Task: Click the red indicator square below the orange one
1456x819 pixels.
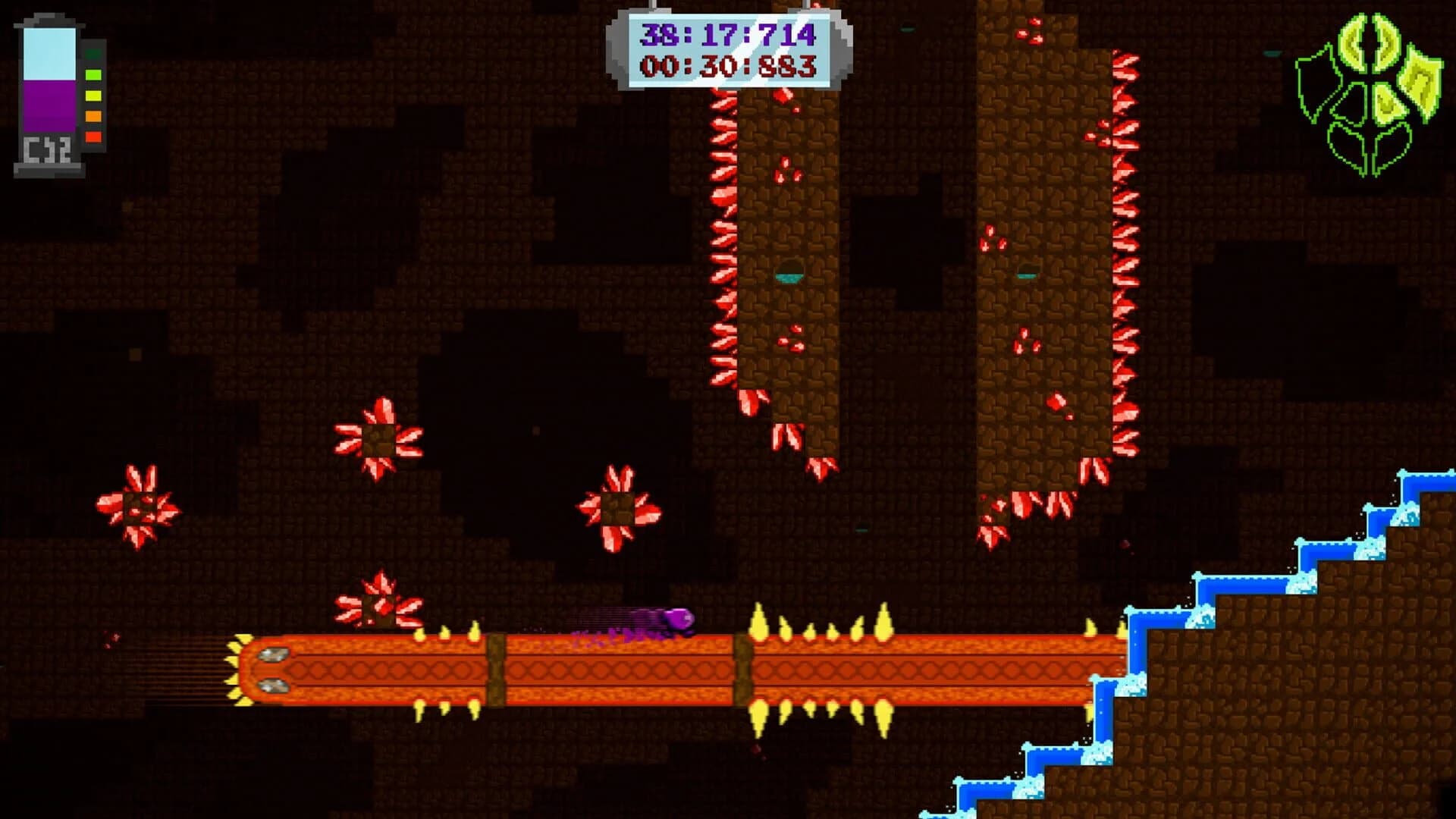Action: pyautogui.click(x=93, y=136)
